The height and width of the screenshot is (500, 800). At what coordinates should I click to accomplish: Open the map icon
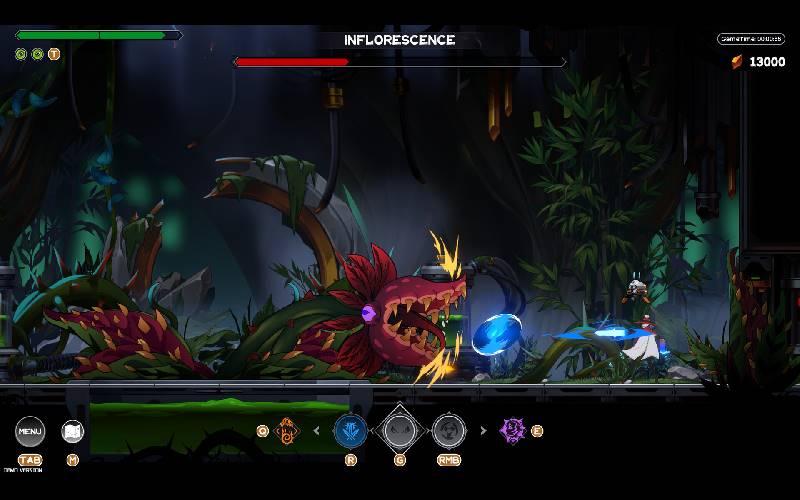(x=72, y=432)
